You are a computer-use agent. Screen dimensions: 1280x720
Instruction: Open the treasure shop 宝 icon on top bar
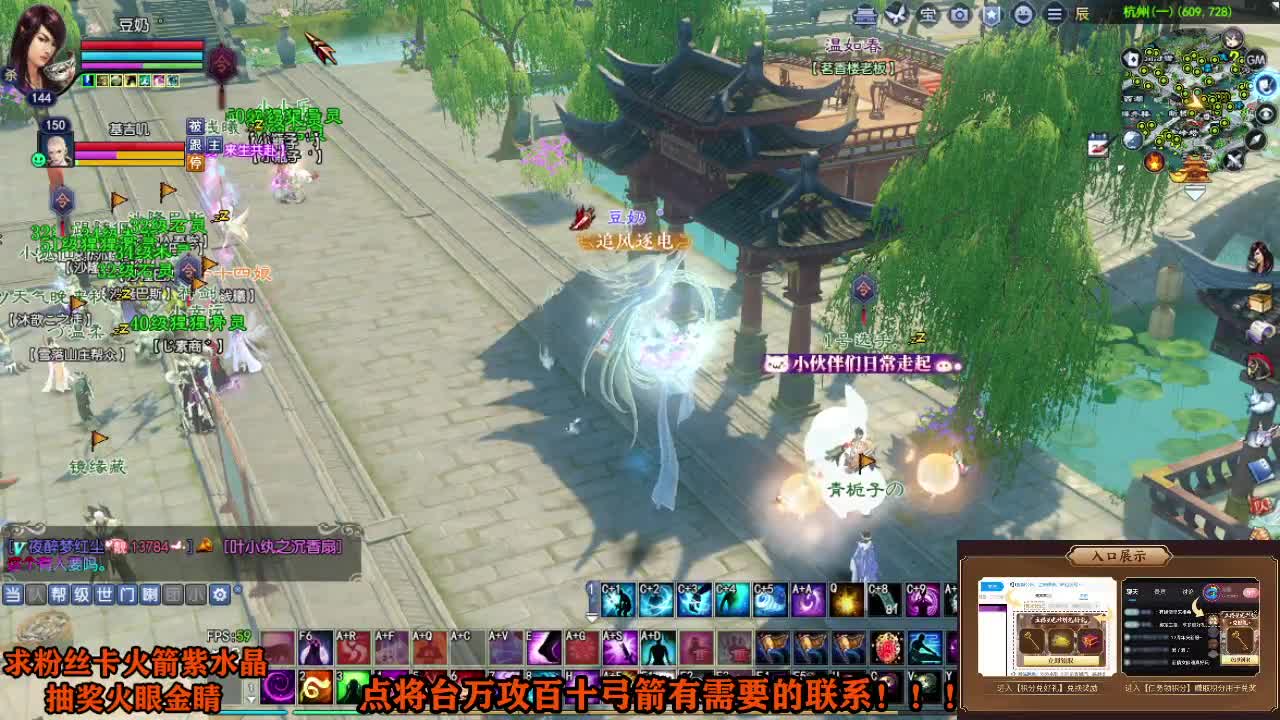click(926, 15)
